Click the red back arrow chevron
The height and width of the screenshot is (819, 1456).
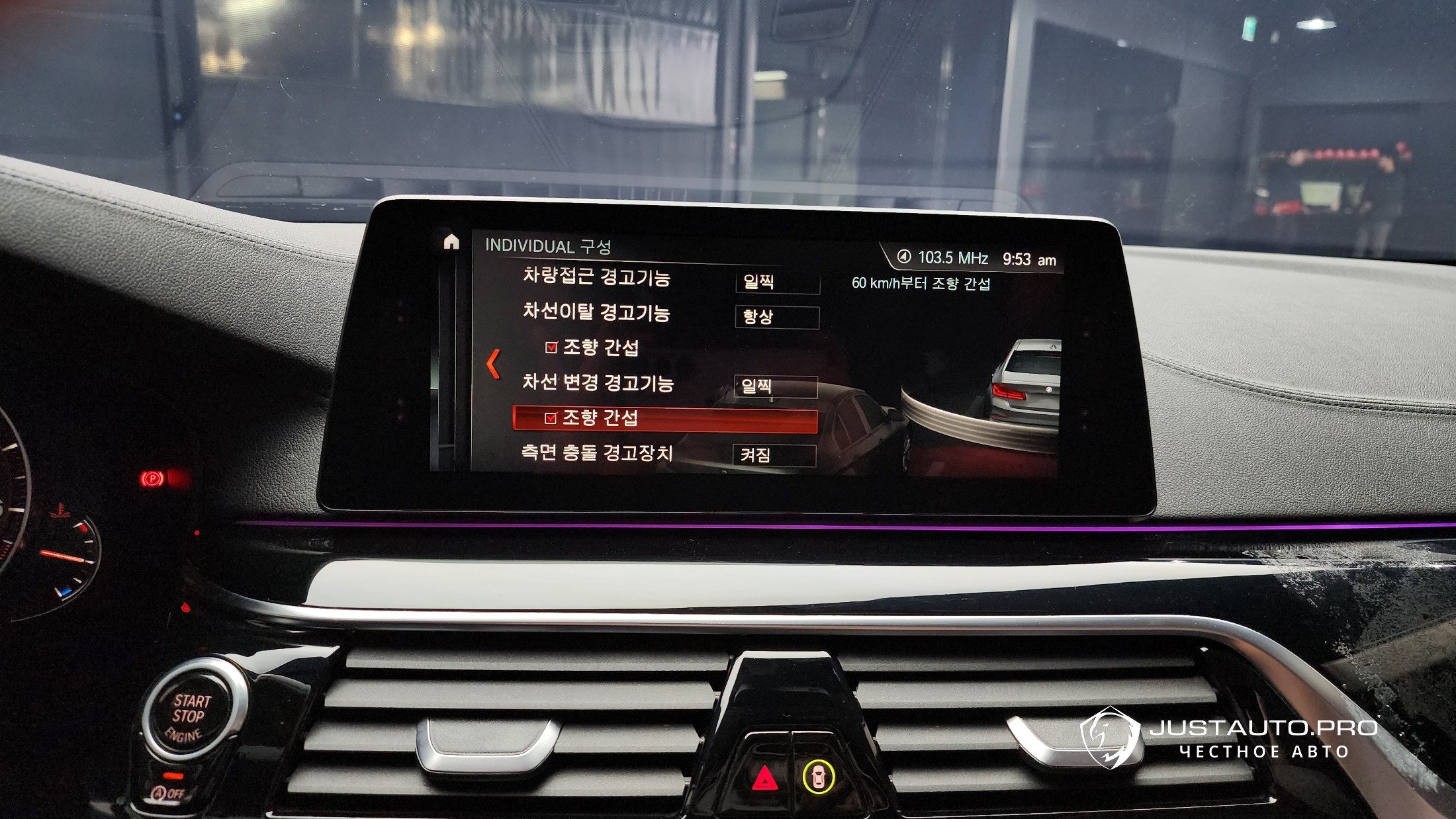pos(493,365)
